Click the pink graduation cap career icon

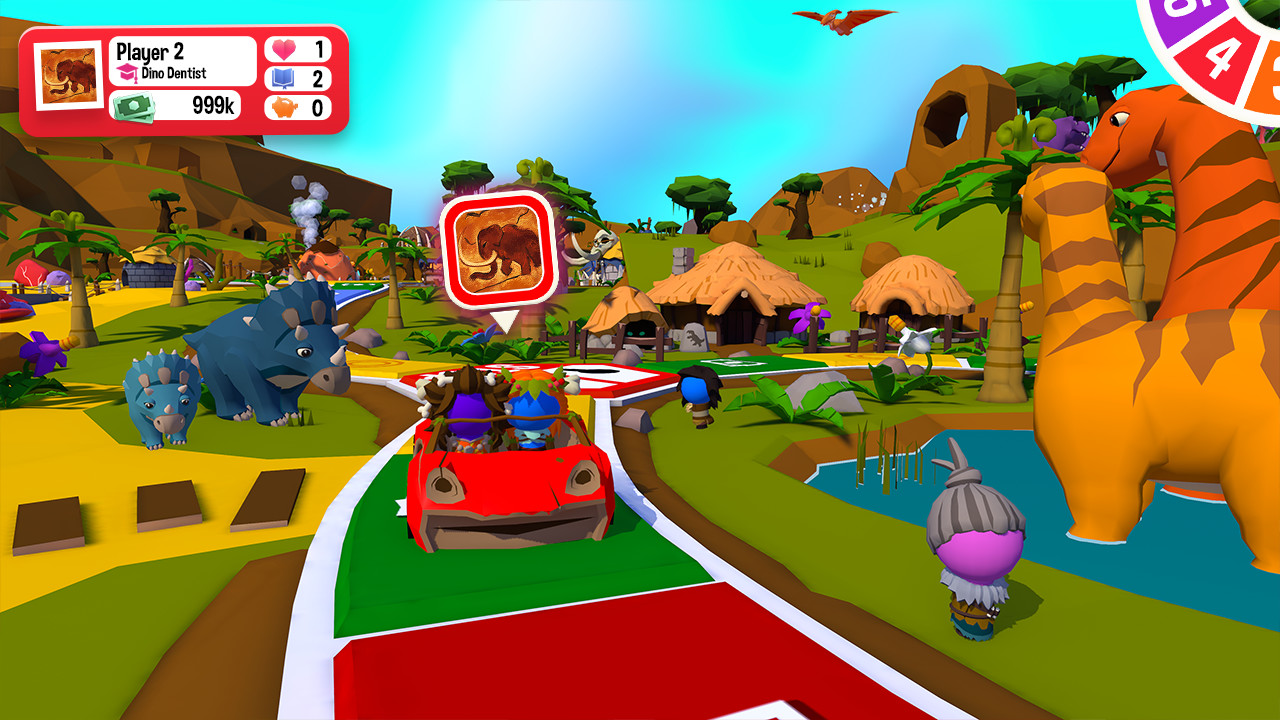[x=127, y=71]
